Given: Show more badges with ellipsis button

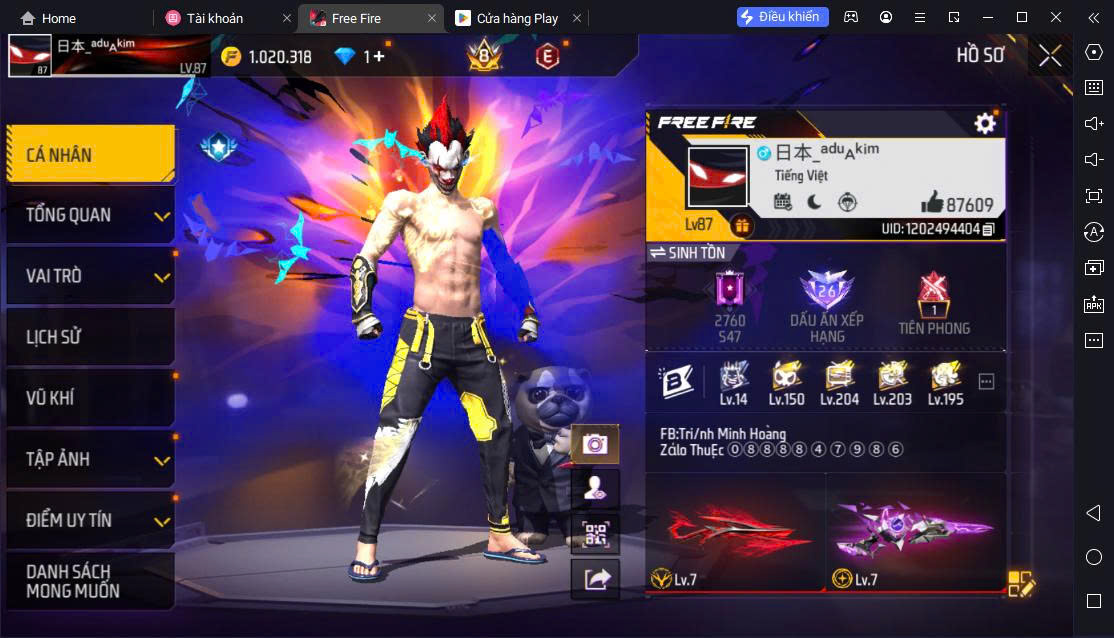Looking at the screenshot, I should click(x=986, y=381).
